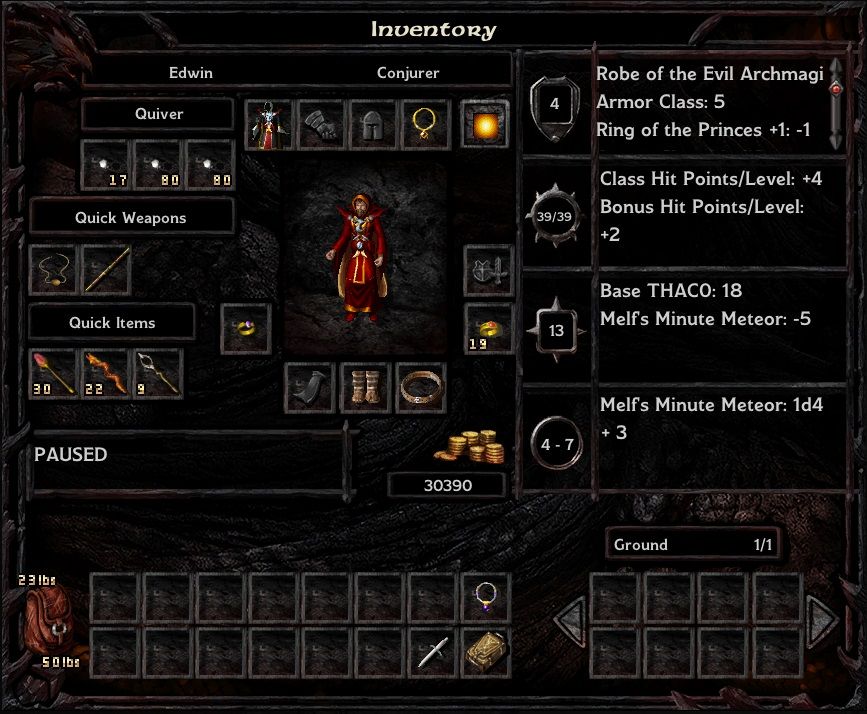
Task: Pick up the purple-gem necklace in the backpack
Action: 486,598
